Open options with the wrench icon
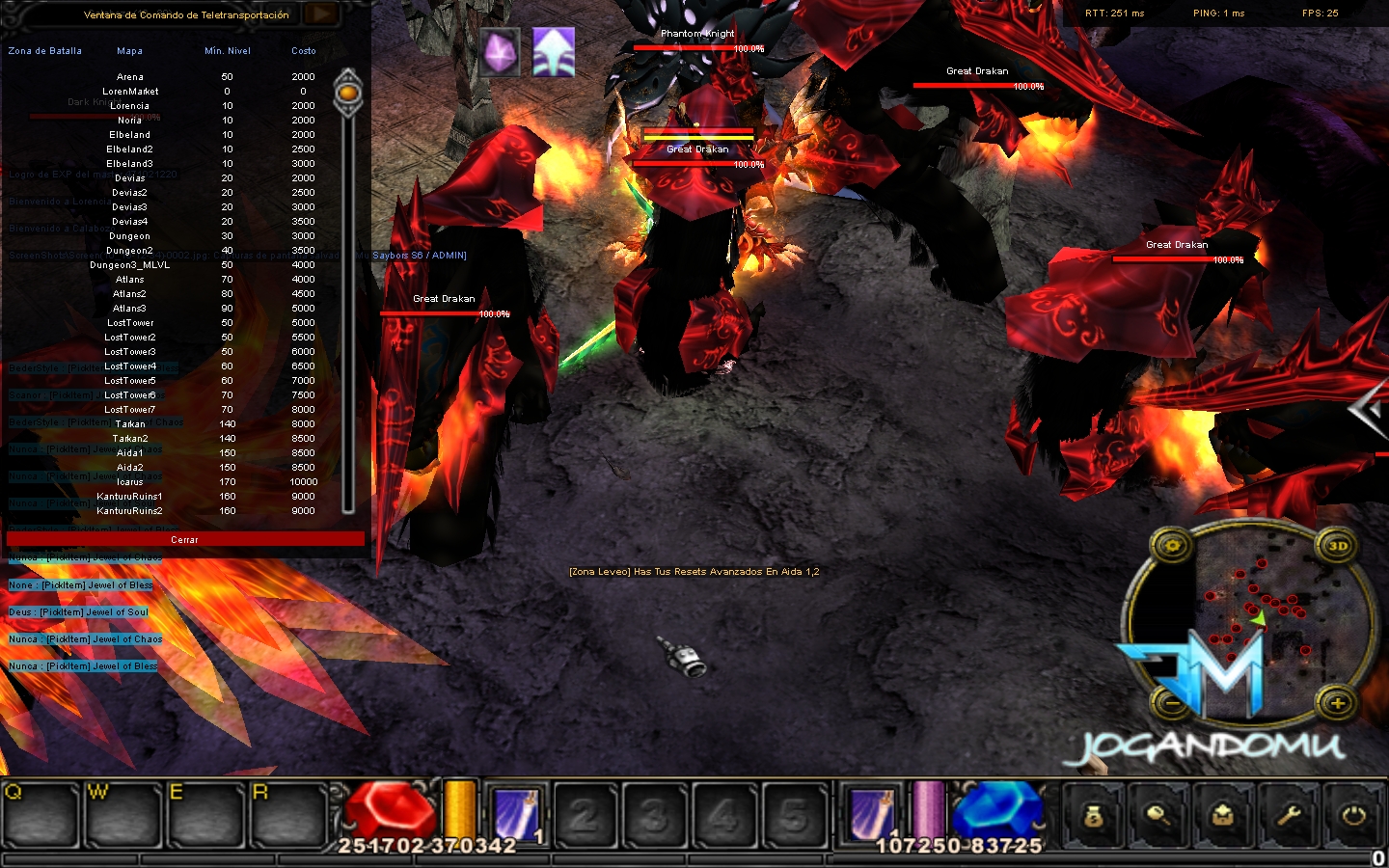Image resolution: width=1389 pixels, height=868 pixels. [1289, 816]
